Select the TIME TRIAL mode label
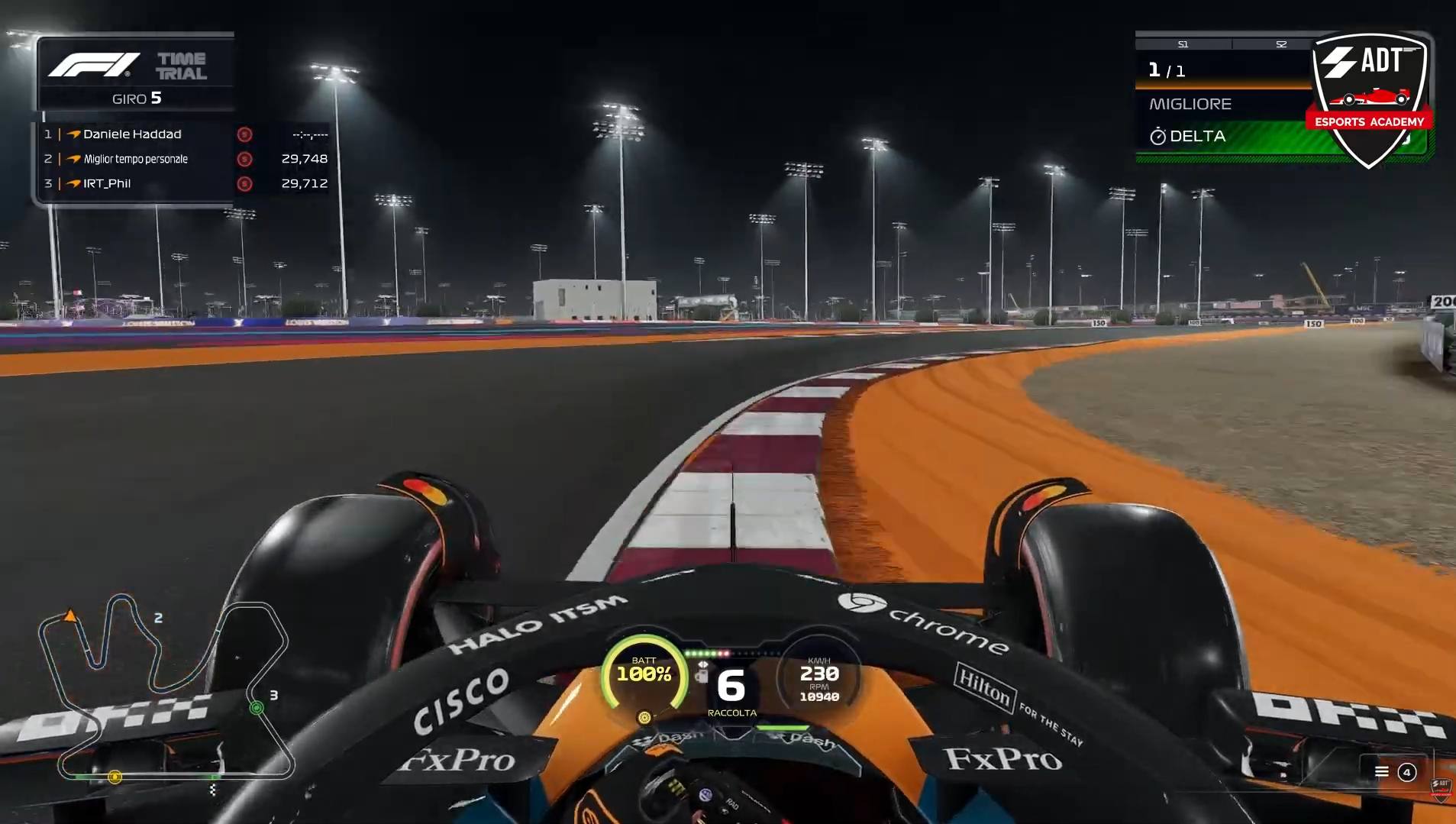Viewport: 1456px width, 824px height. [183, 64]
